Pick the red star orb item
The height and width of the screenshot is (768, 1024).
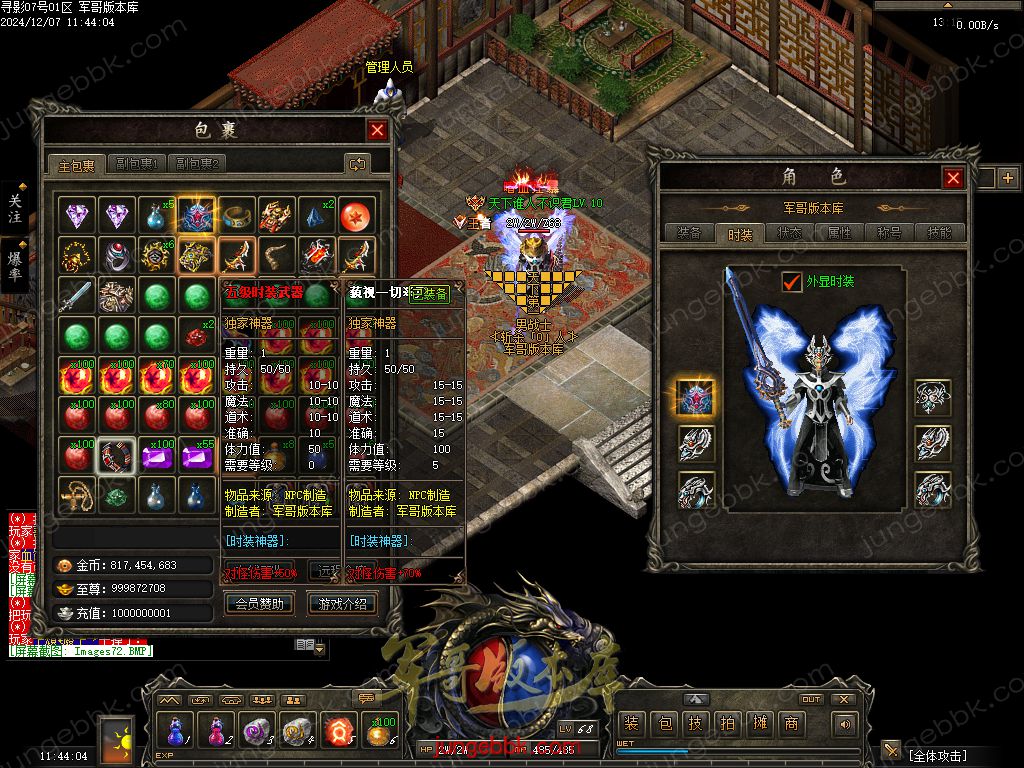tap(354, 215)
